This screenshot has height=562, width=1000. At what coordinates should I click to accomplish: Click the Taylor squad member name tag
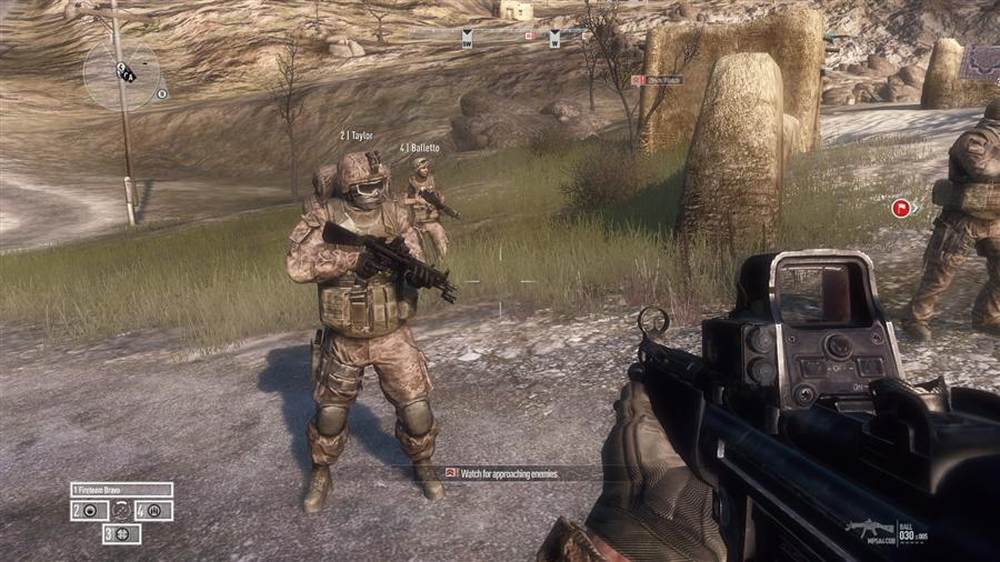click(359, 134)
